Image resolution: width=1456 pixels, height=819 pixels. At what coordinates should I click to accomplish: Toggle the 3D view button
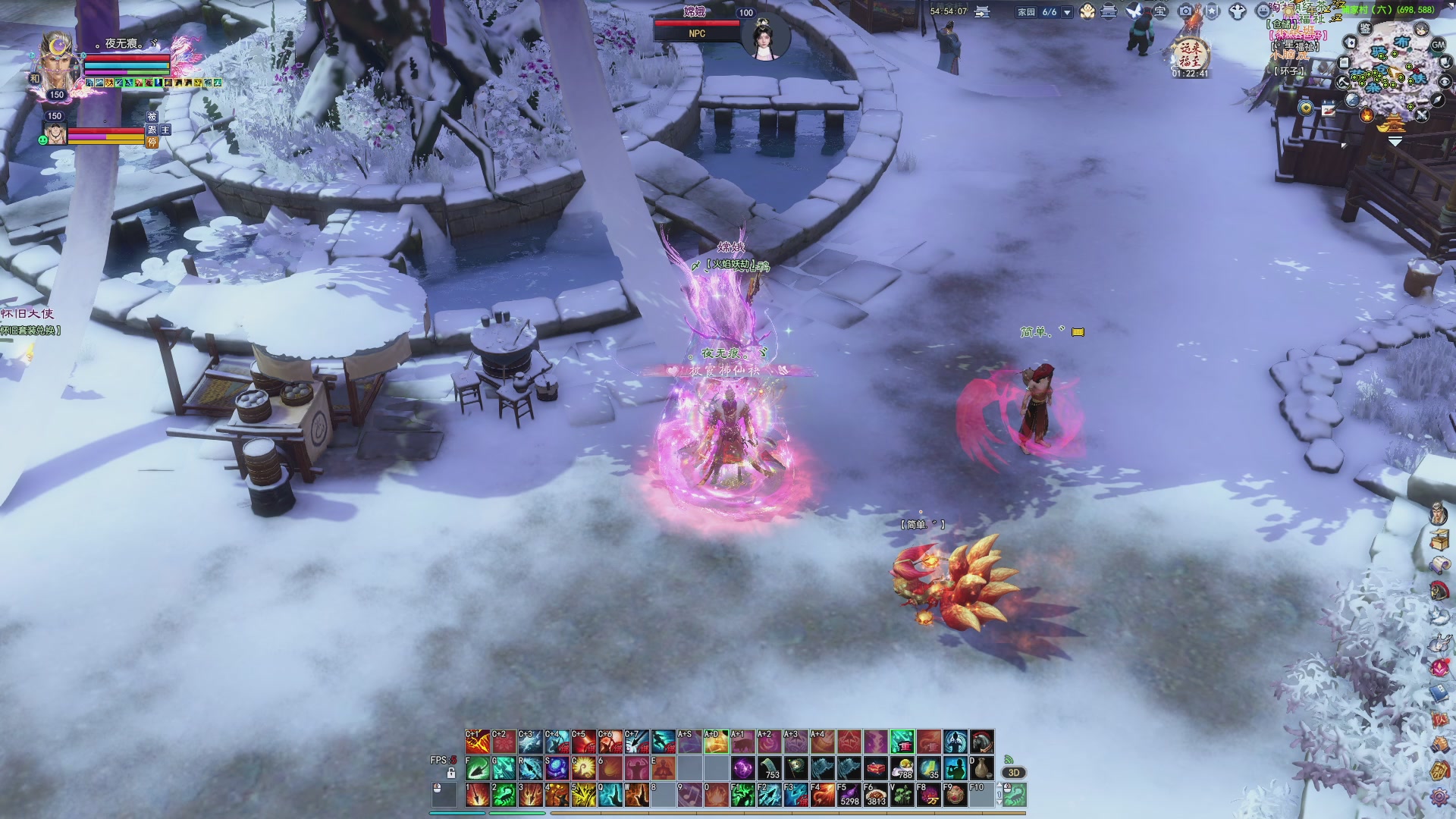(x=1014, y=773)
